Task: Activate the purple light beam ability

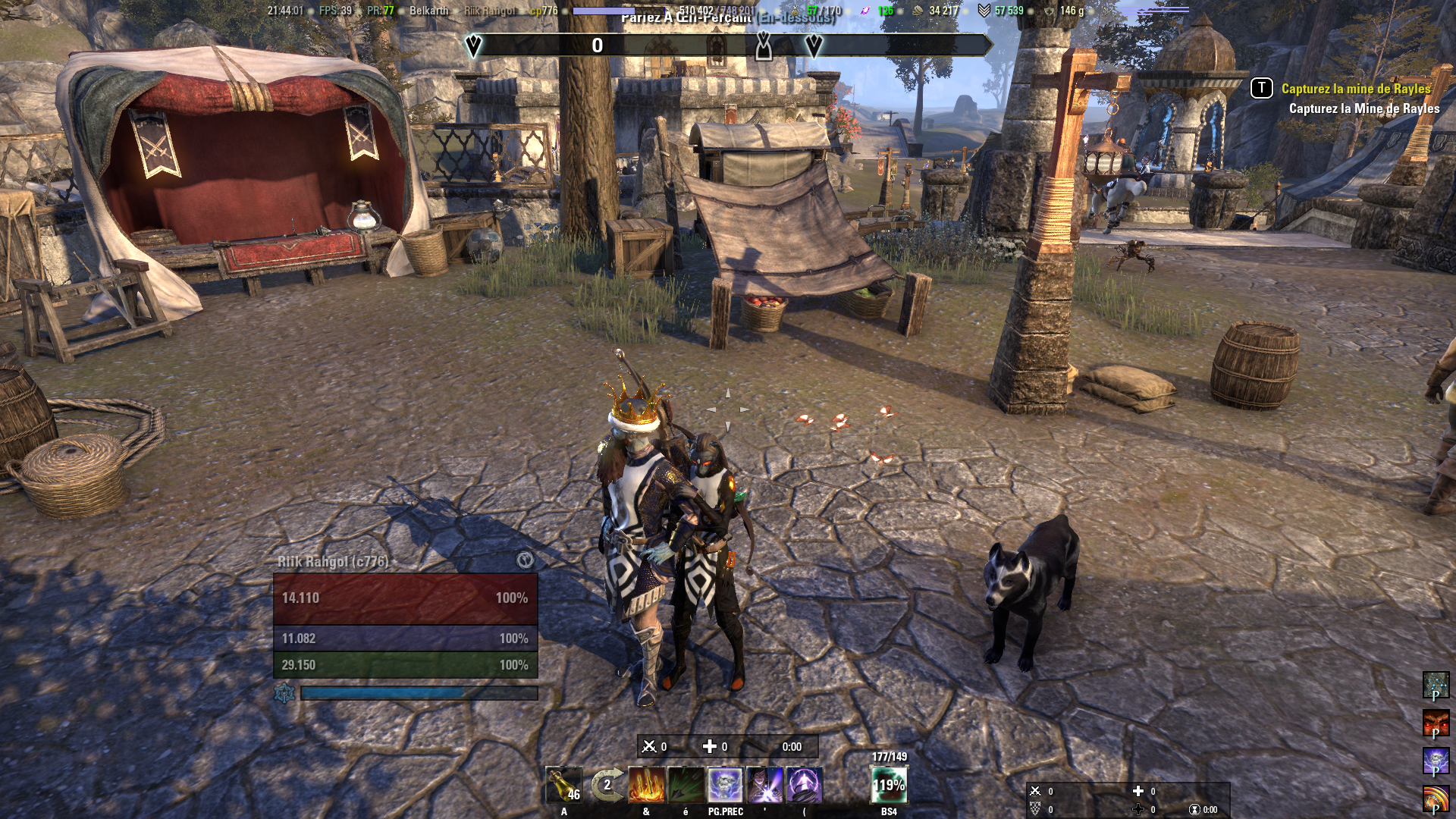Action: (x=764, y=785)
